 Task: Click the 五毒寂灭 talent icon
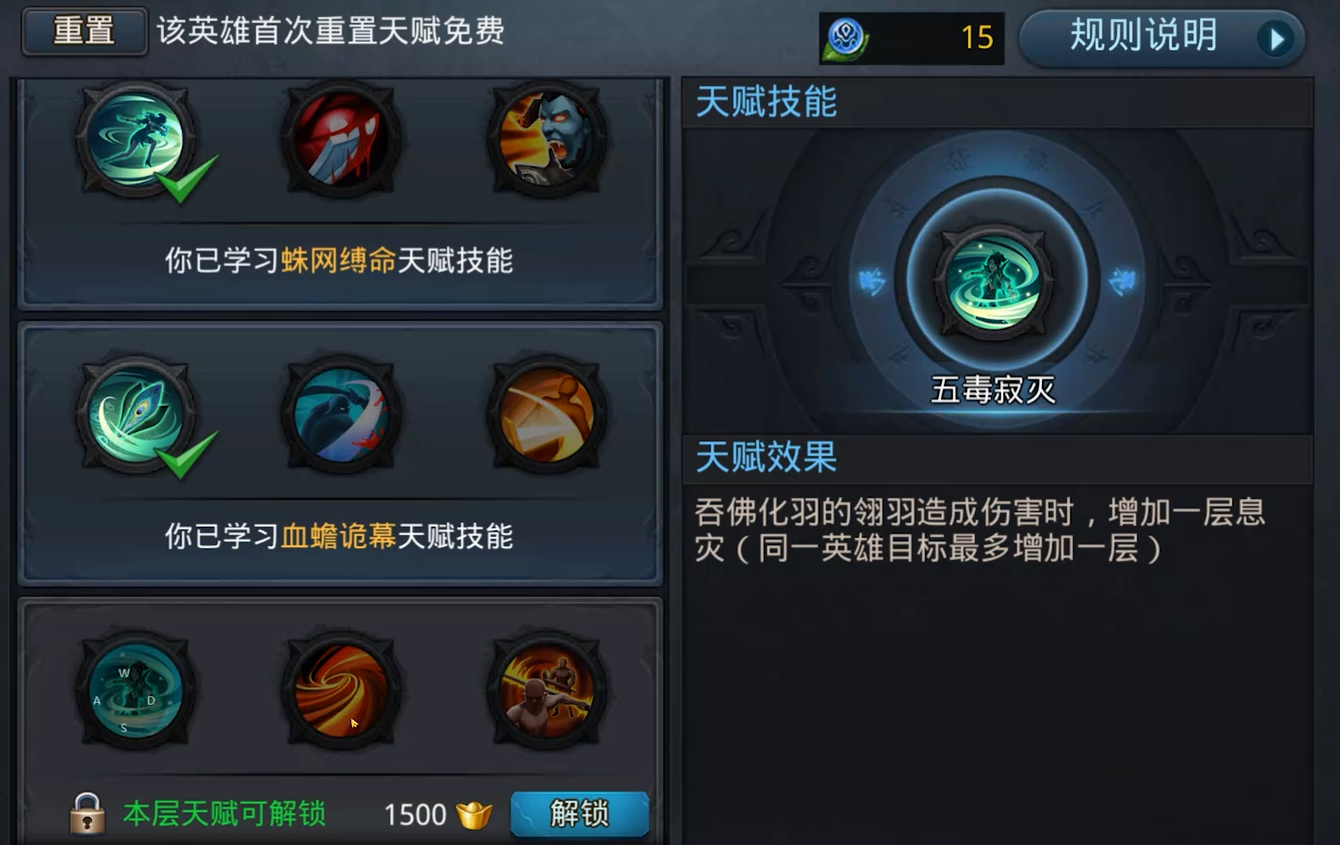(992, 280)
